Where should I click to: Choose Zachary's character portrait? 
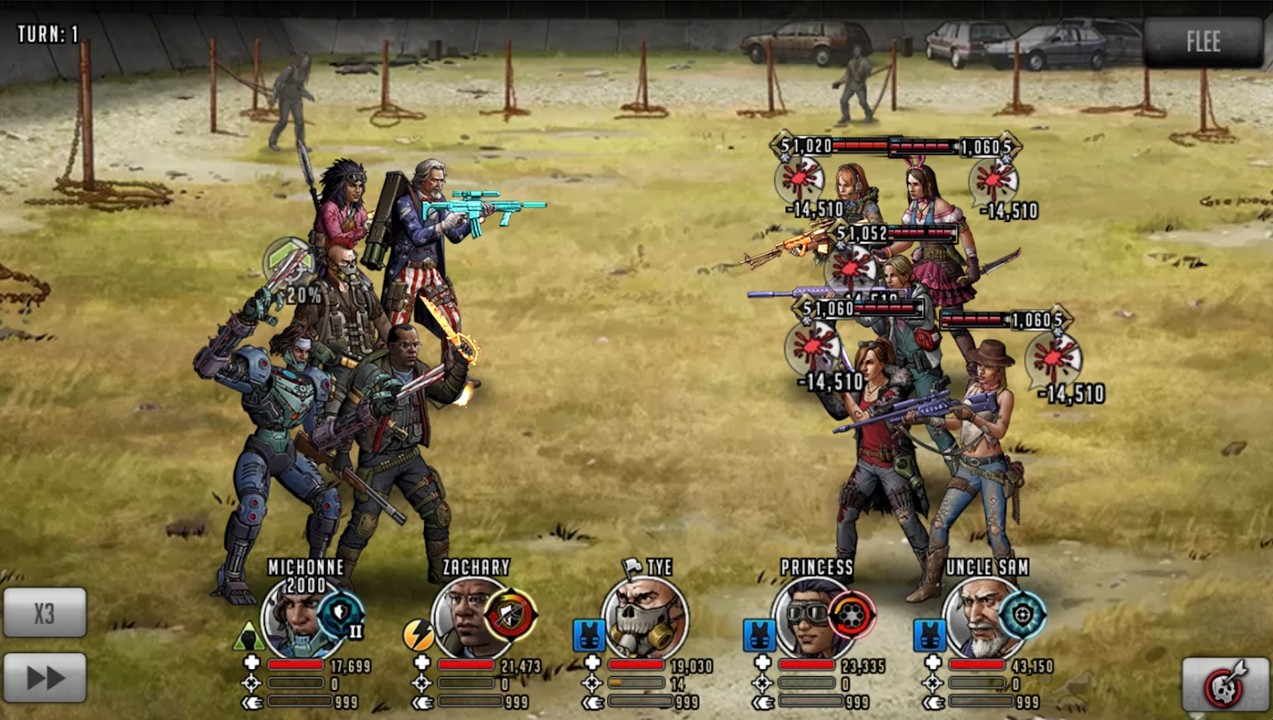click(x=467, y=617)
